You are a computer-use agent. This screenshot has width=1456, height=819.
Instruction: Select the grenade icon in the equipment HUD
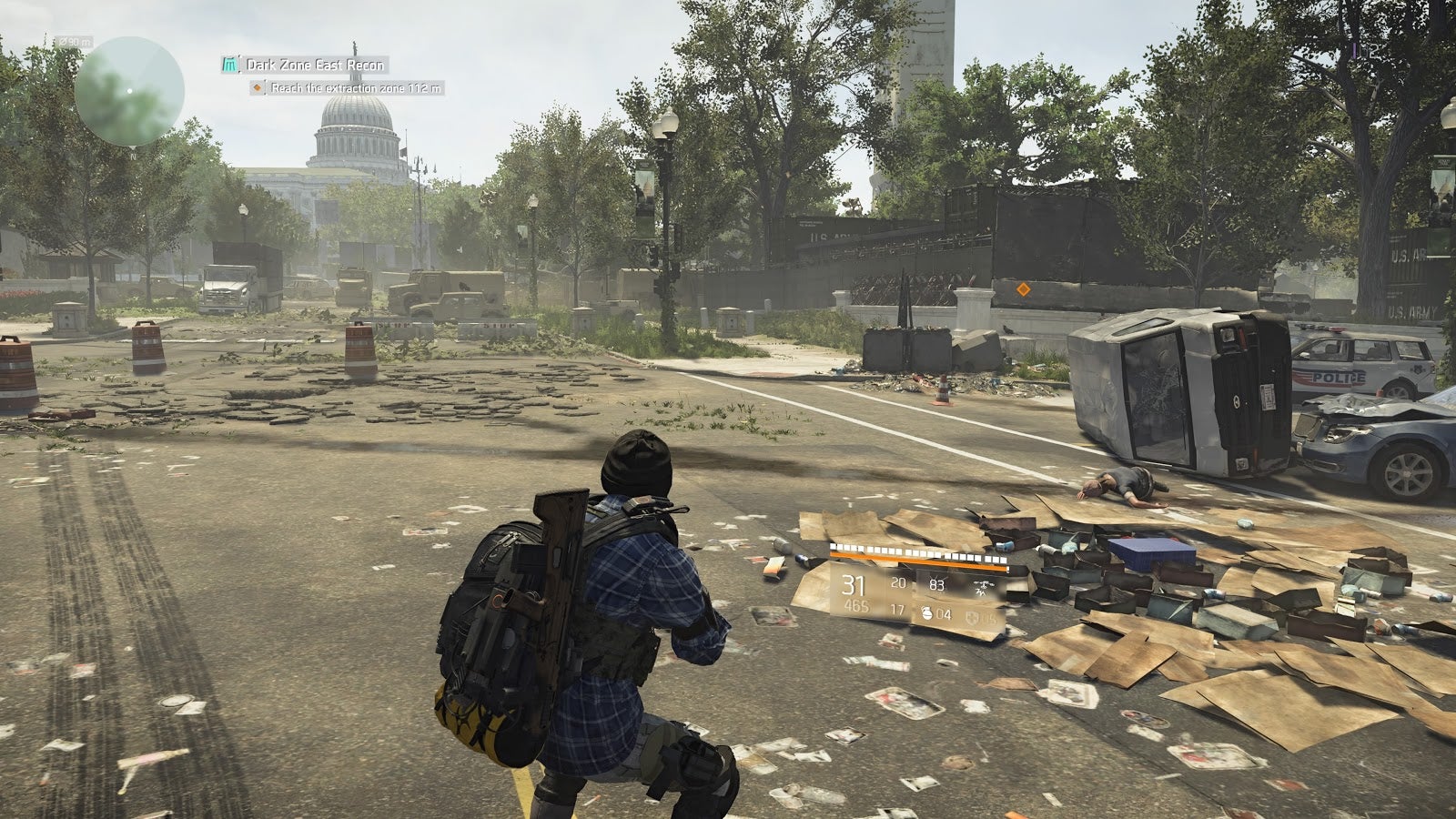[927, 614]
